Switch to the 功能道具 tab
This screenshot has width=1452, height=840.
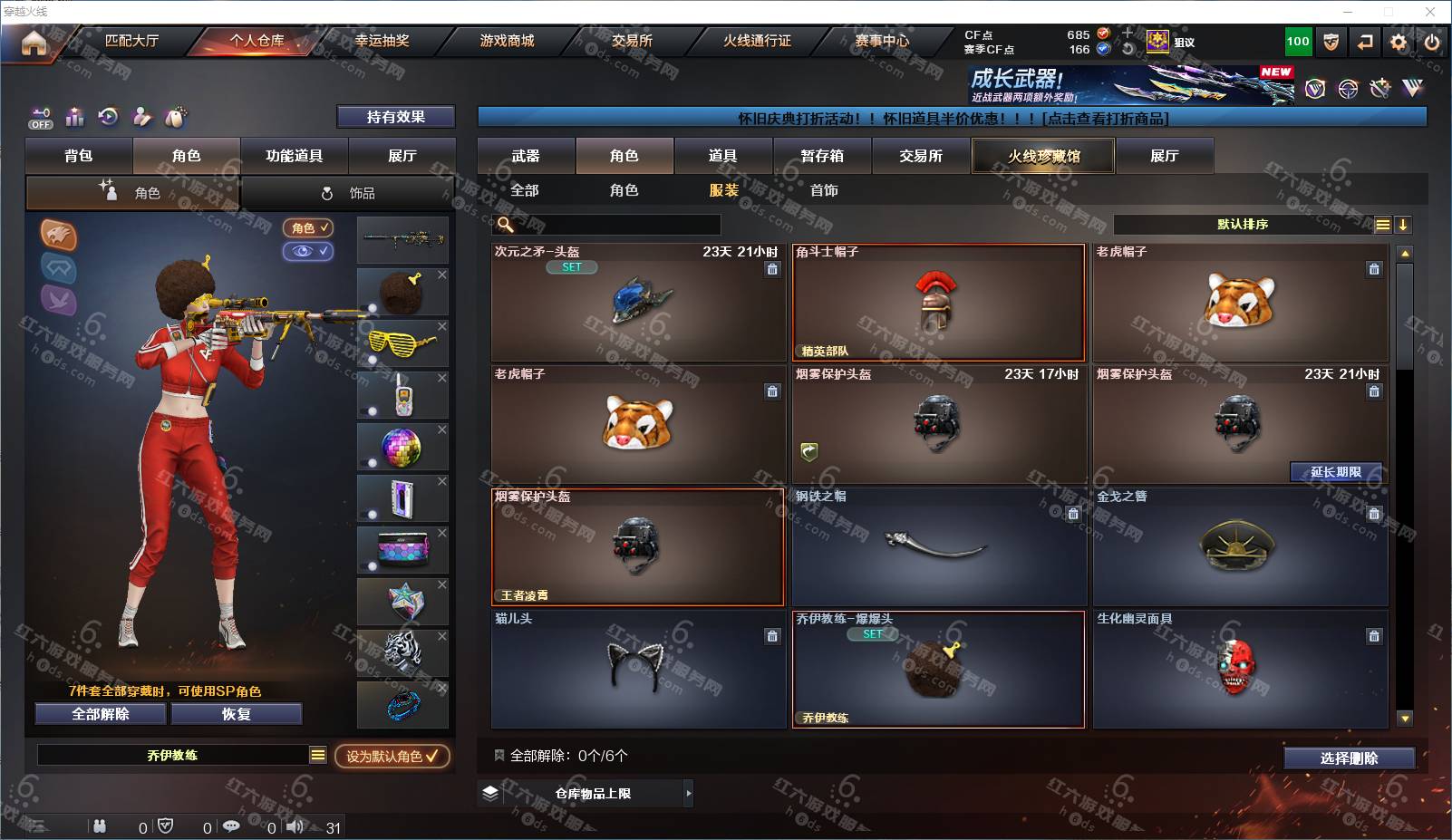[294, 156]
